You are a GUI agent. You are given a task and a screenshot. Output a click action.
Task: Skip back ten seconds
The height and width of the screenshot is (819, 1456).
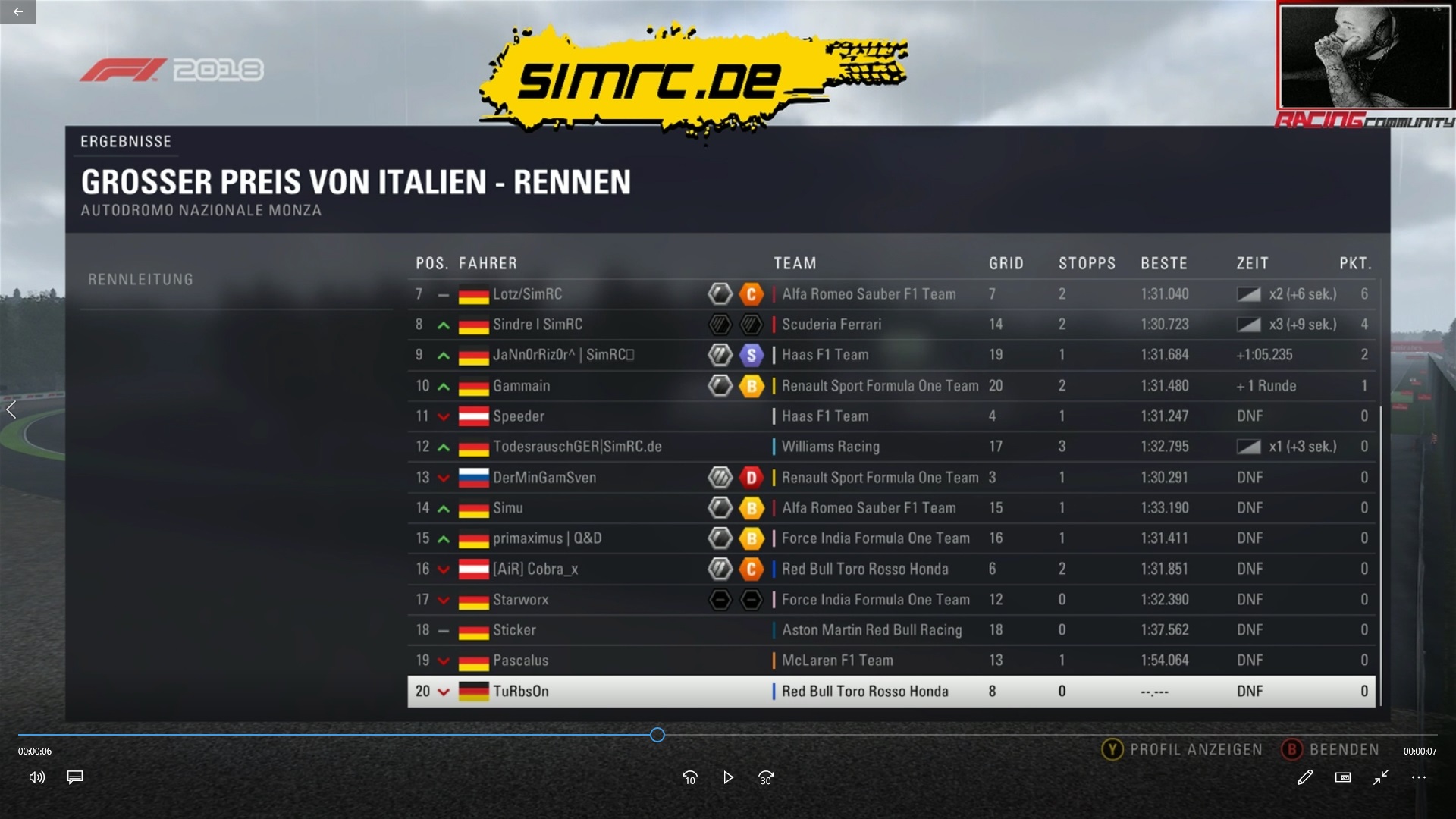(689, 777)
